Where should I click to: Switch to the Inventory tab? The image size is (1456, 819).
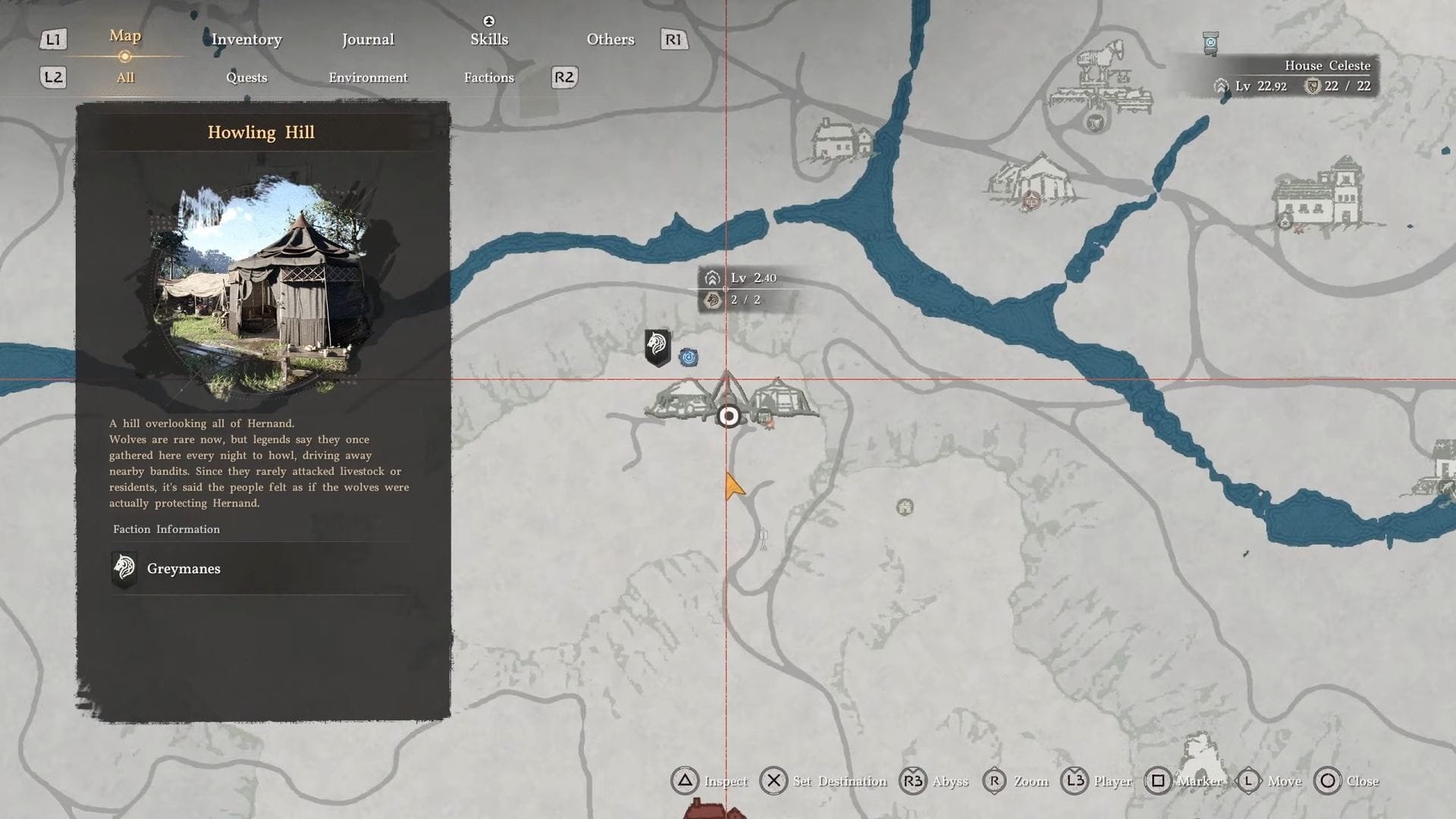pos(246,39)
